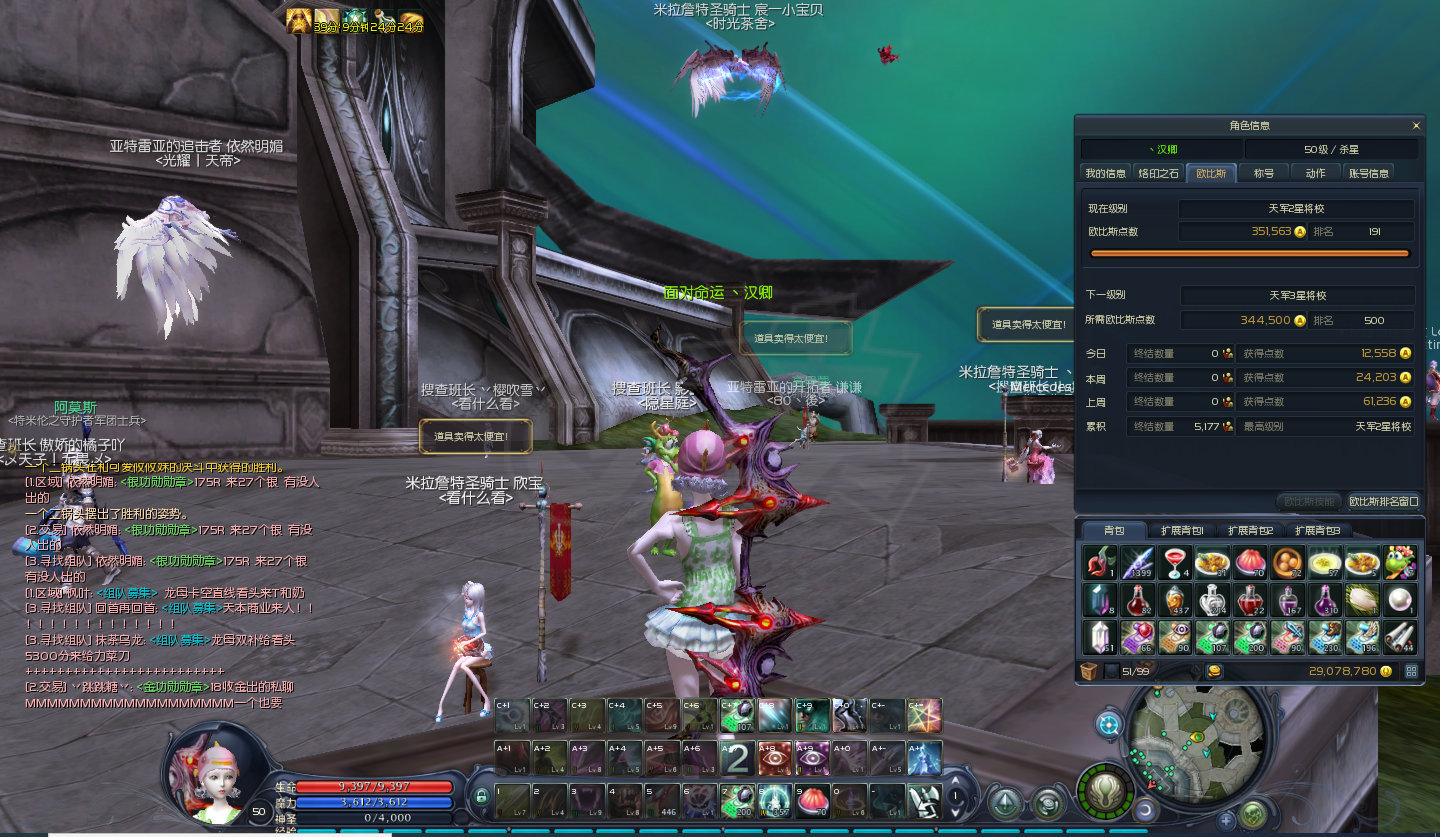Open the 烙印之石 tab
Image resolution: width=1440 pixels, height=837 pixels.
click(1159, 173)
